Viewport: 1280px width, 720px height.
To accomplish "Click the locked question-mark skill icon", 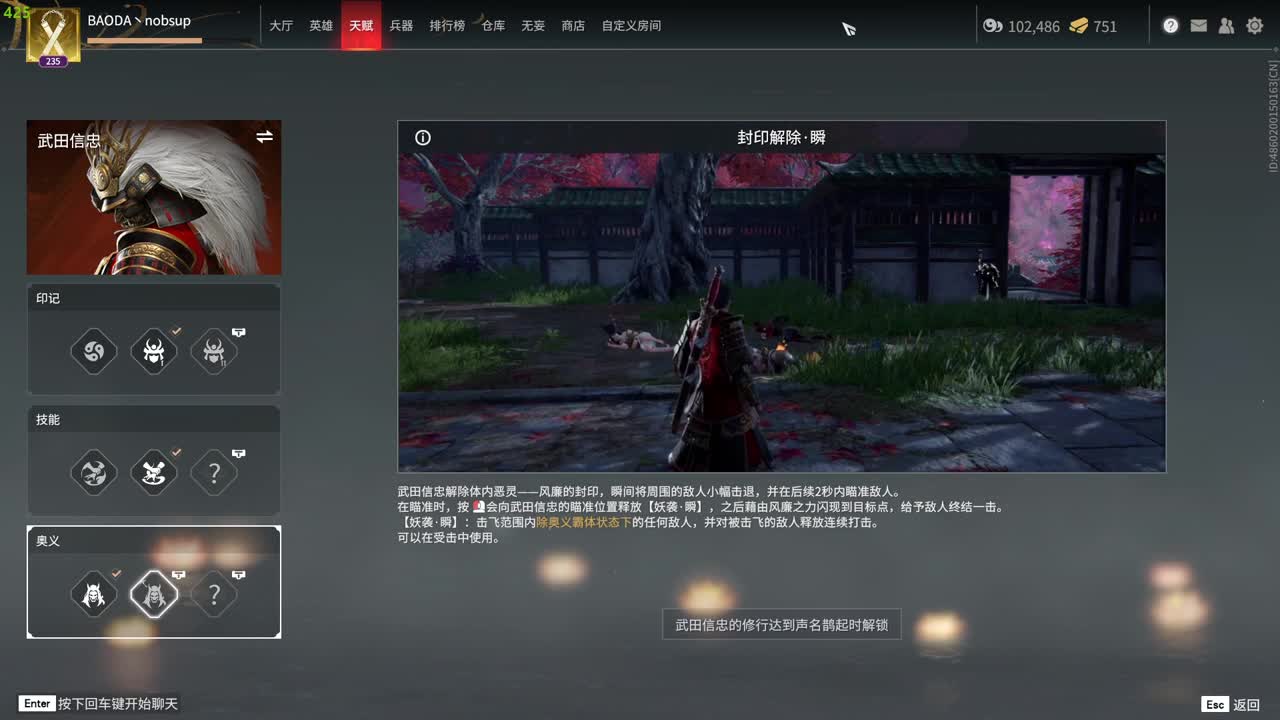I will [214, 473].
